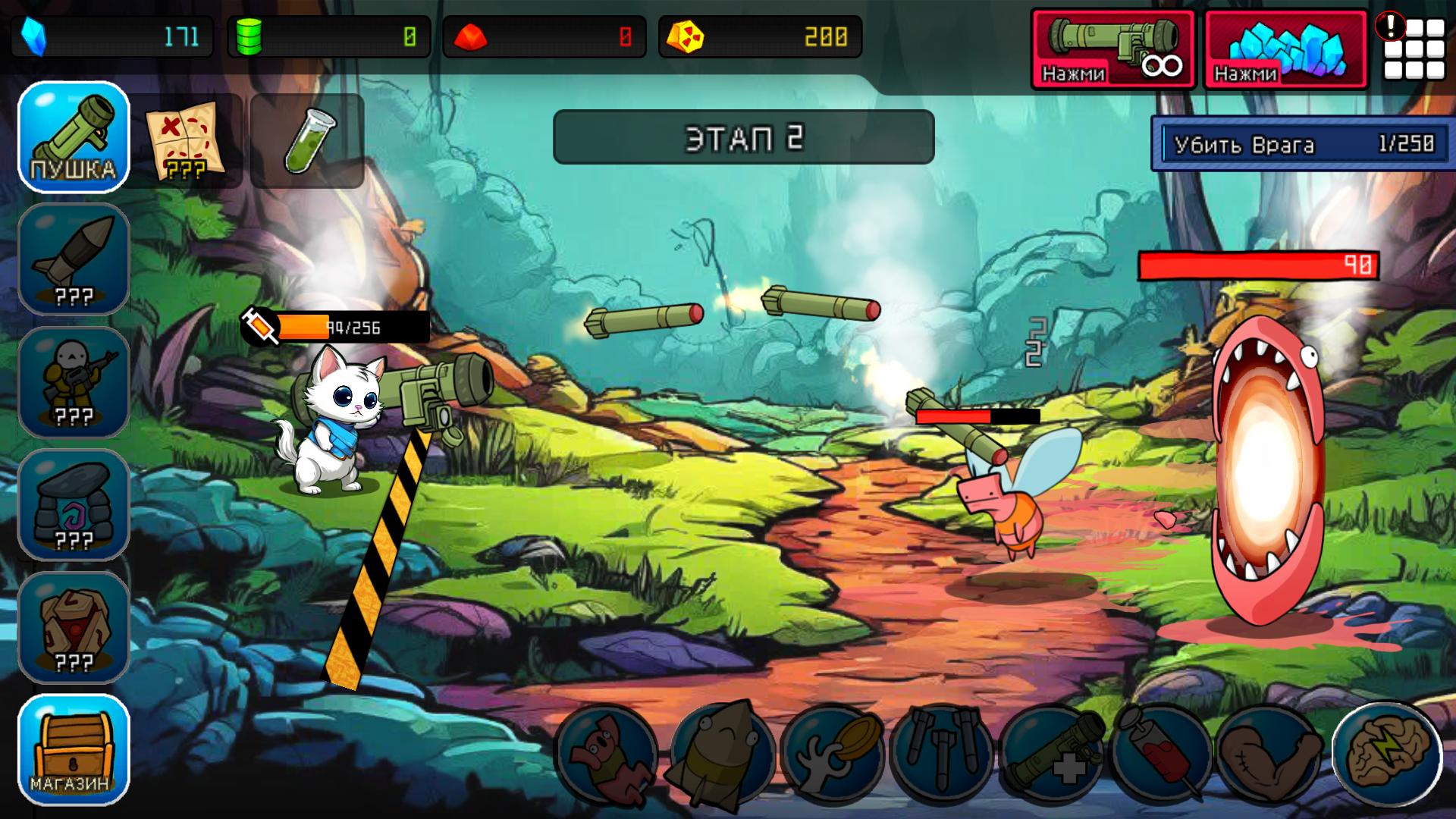Image resolution: width=1456 pixels, height=819 pixels.
Task: Select the ПУШКА bazooka weapon slot
Action: point(73,136)
